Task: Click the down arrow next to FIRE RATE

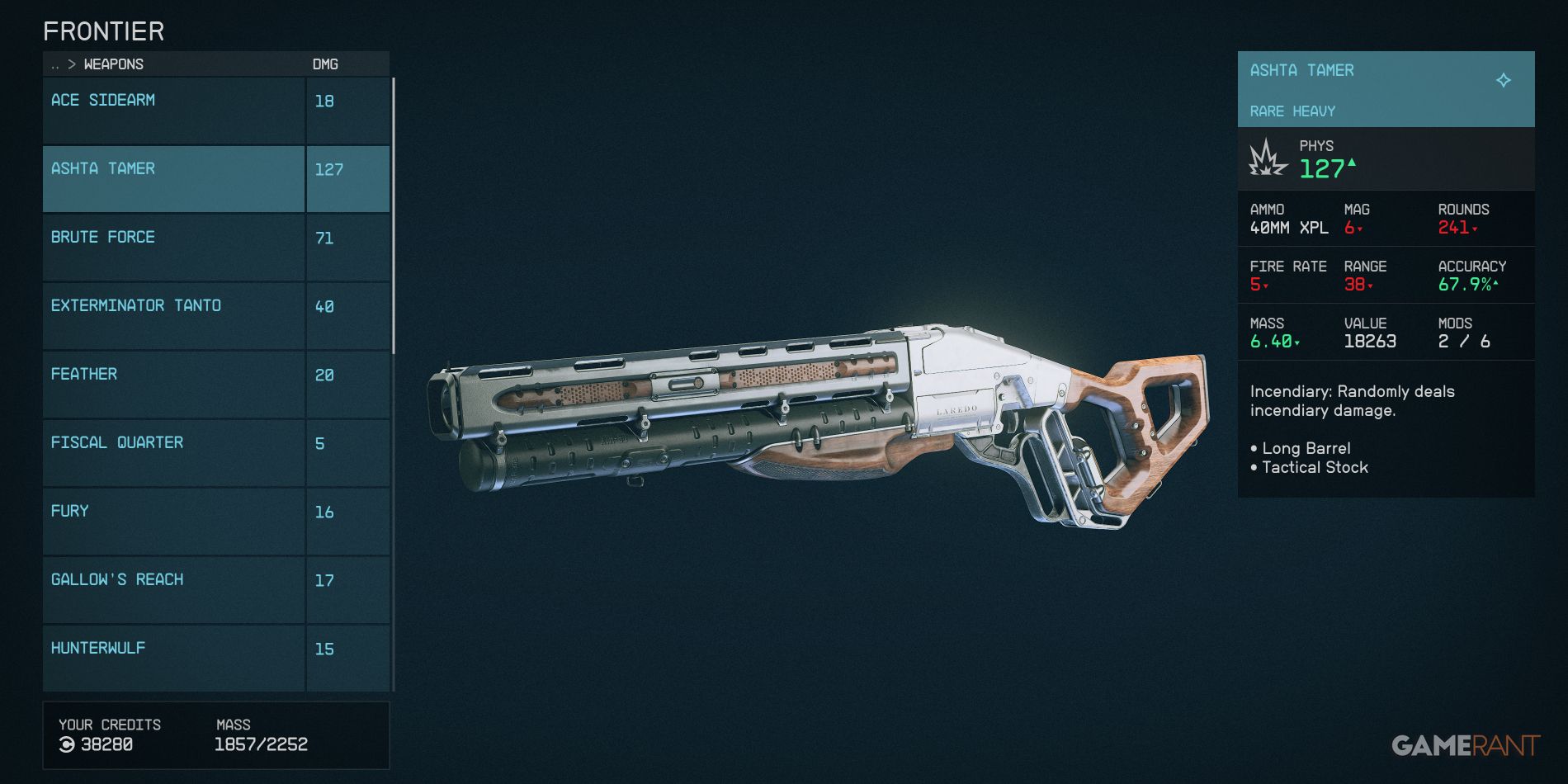Action: pos(1265,286)
